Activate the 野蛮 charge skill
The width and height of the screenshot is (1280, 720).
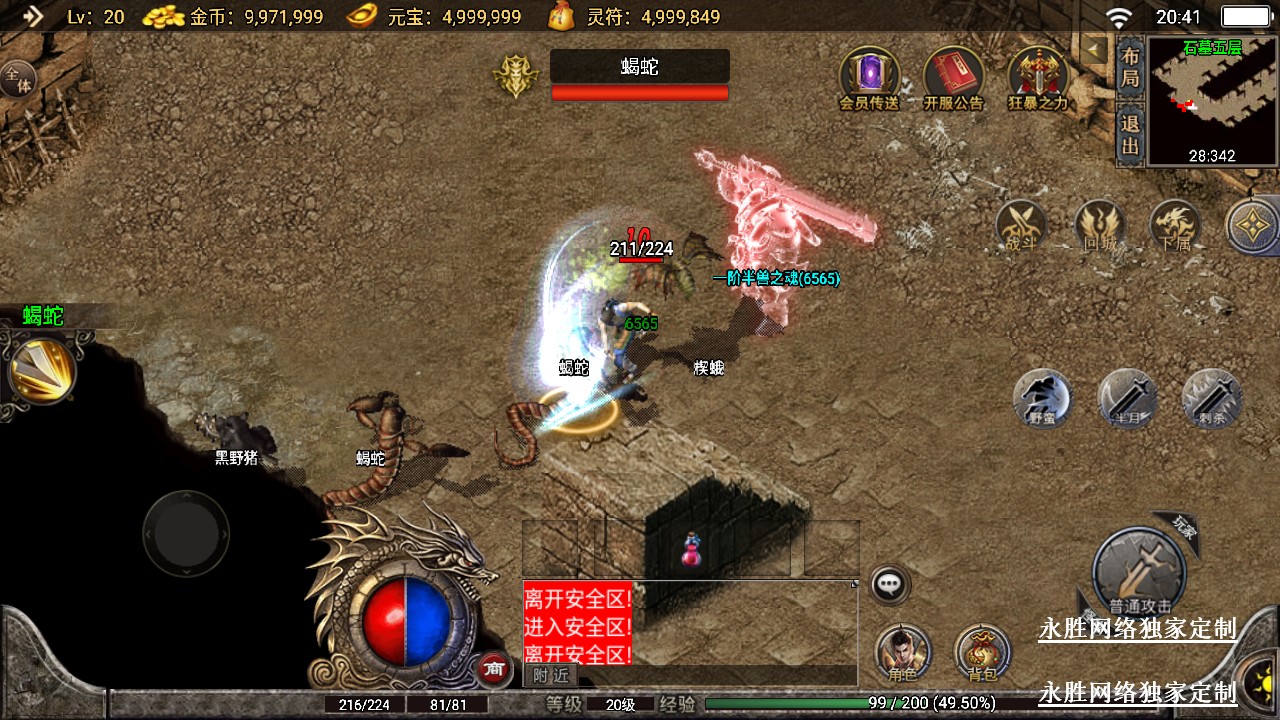[1042, 398]
